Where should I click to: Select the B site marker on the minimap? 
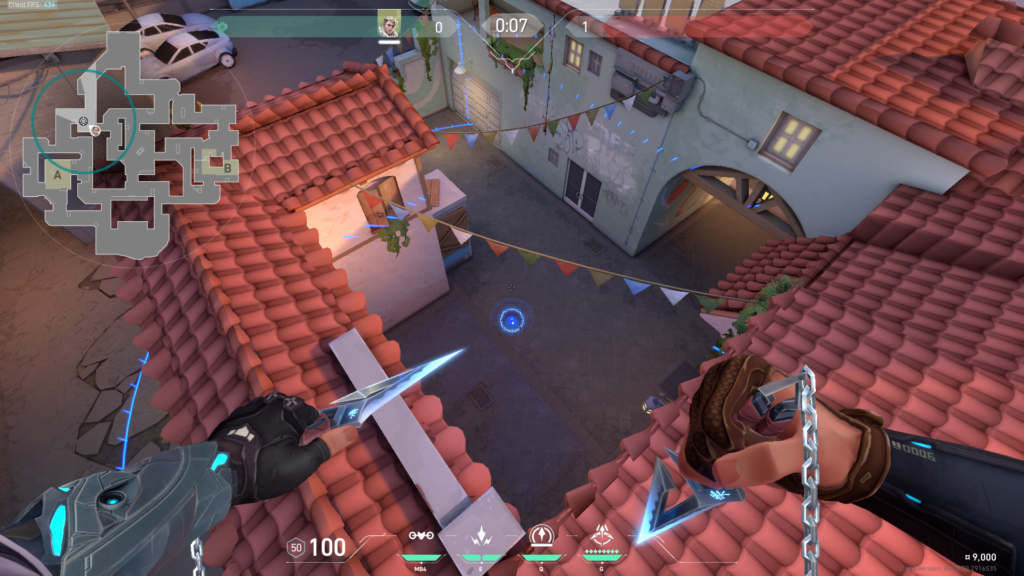[227, 167]
